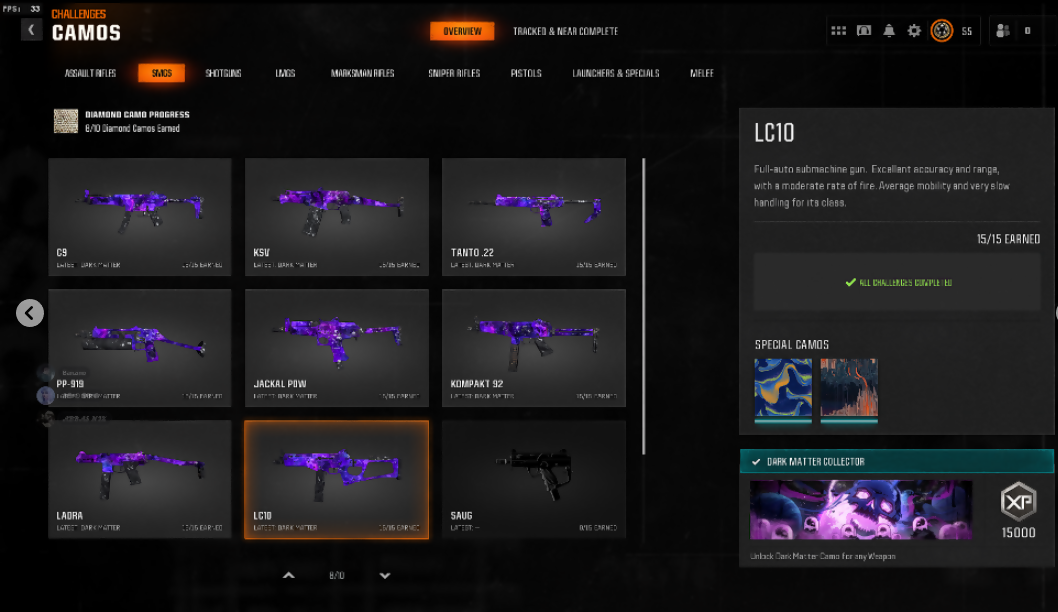Select the Assault Rifles category
The width and height of the screenshot is (1058, 612).
pyautogui.click(x=91, y=73)
